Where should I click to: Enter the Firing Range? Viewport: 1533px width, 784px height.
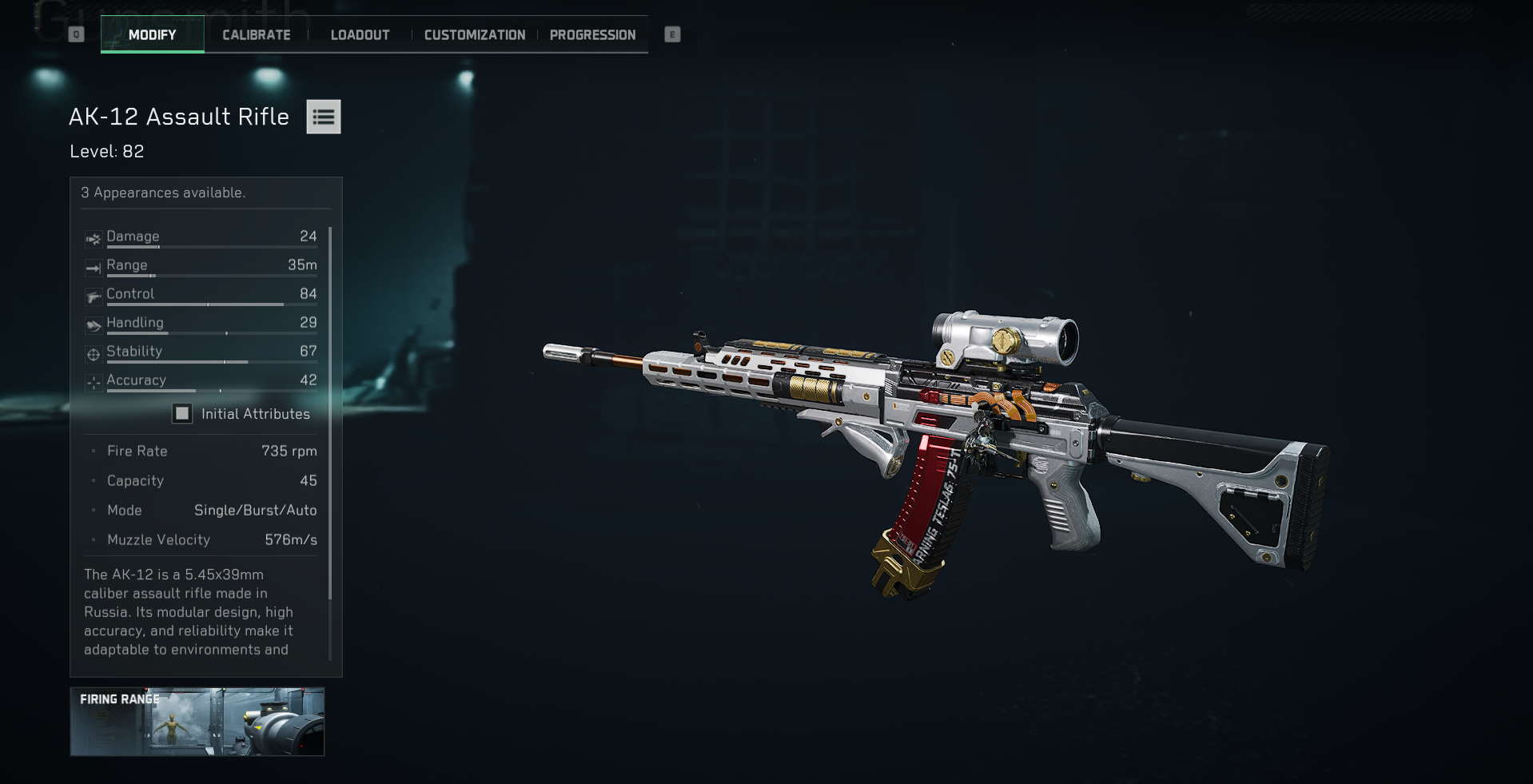[x=197, y=721]
